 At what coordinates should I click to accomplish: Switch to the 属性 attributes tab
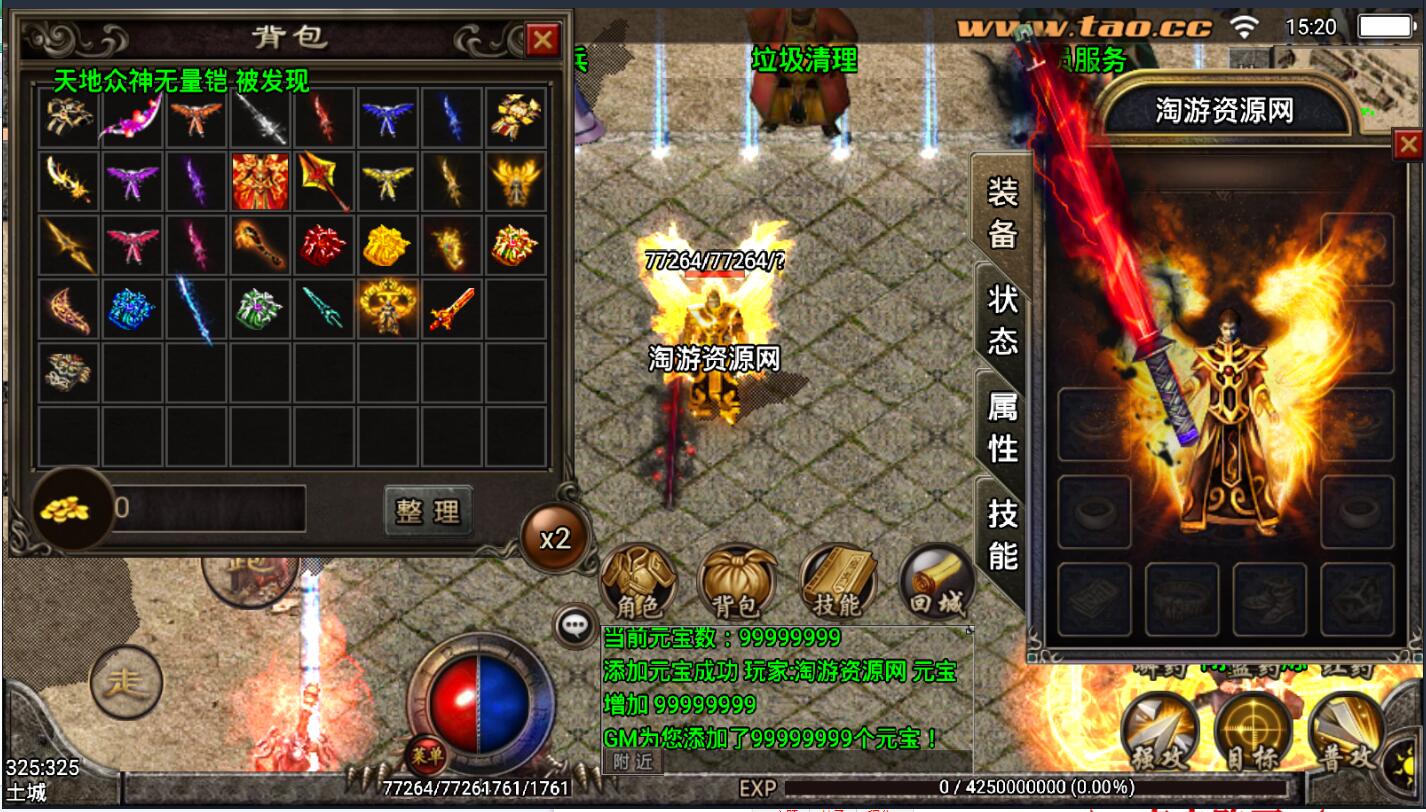(x=1002, y=427)
